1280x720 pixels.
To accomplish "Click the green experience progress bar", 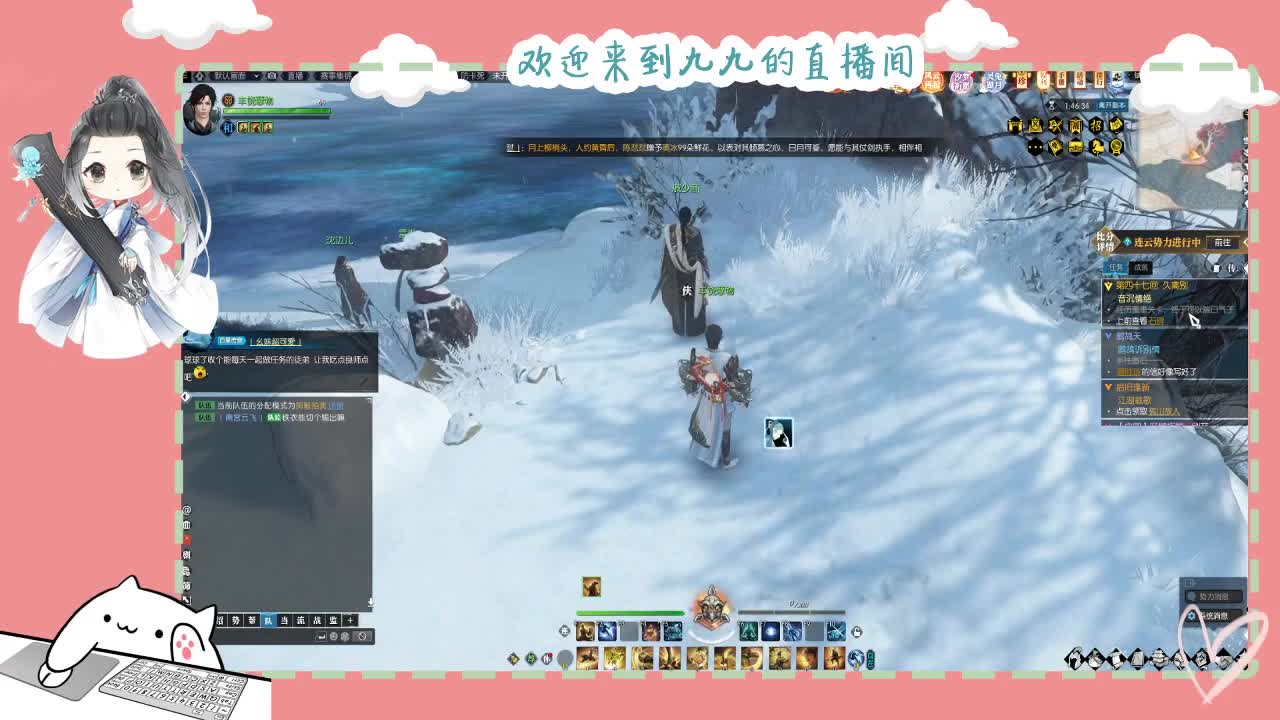I will tap(630, 612).
